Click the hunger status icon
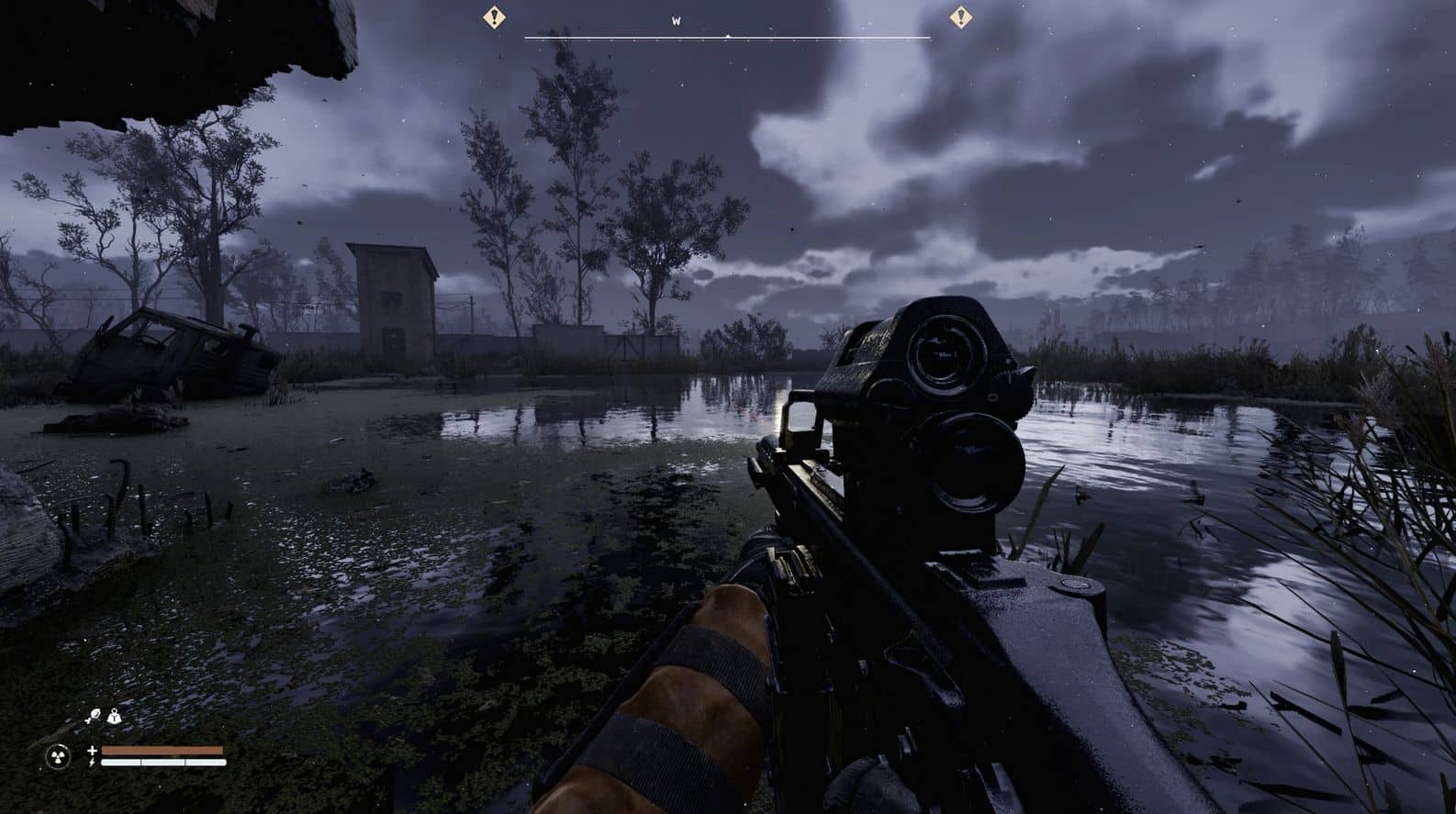1456x814 pixels. (x=94, y=717)
